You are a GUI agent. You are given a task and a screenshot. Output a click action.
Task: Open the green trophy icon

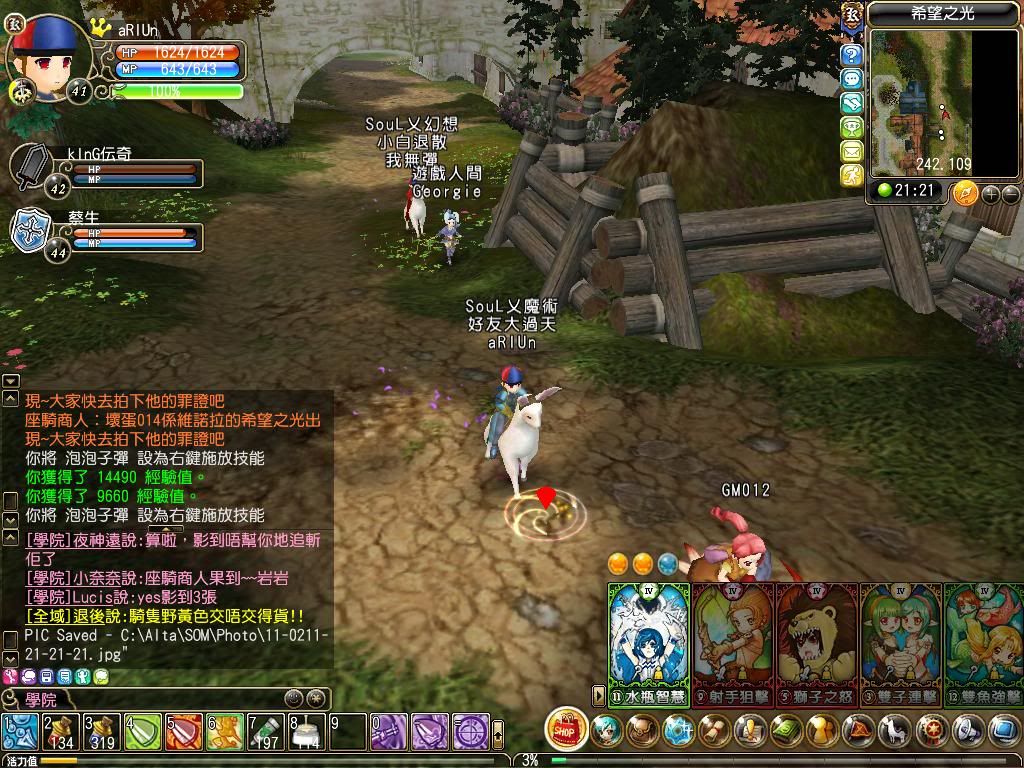pos(851,127)
